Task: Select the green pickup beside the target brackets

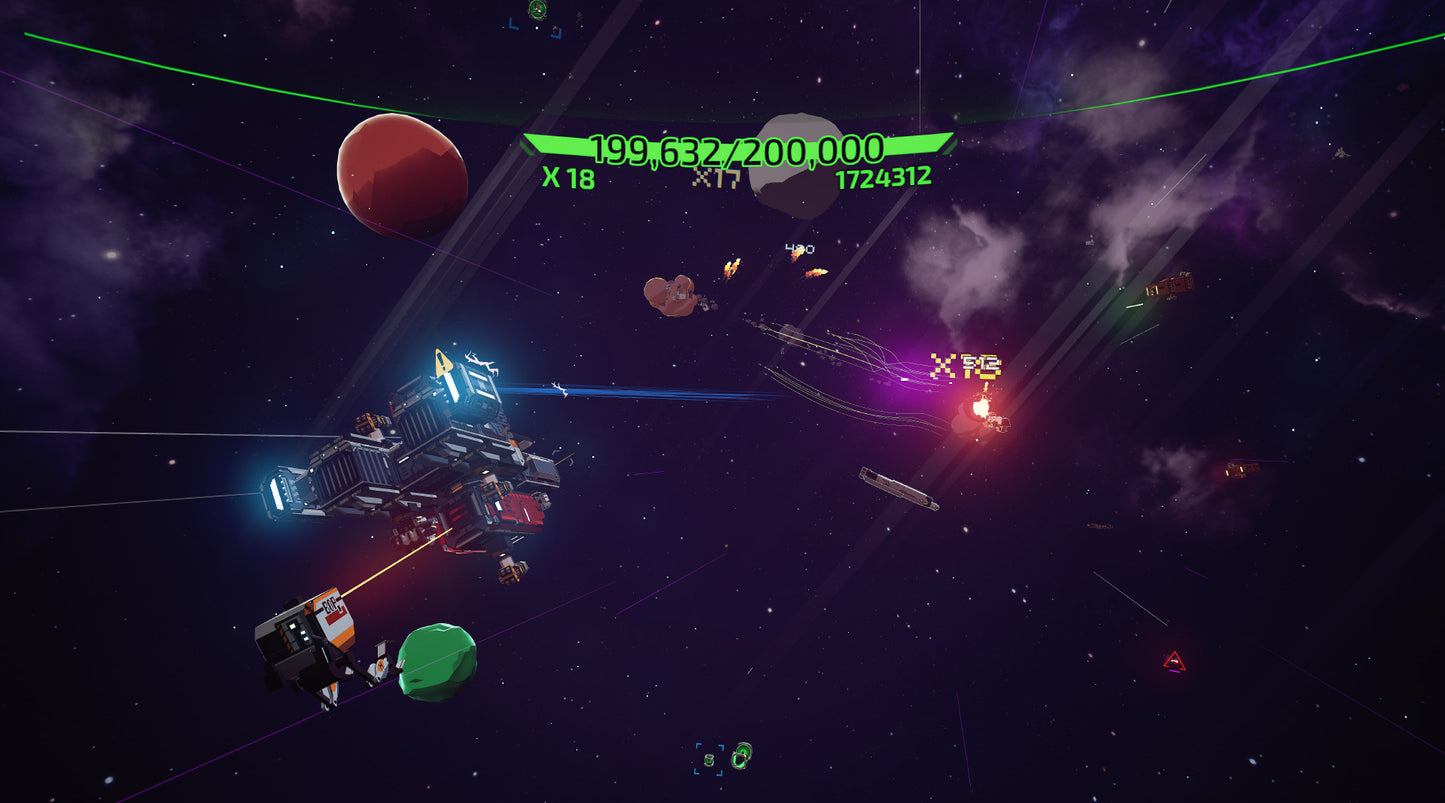Action: click(742, 758)
